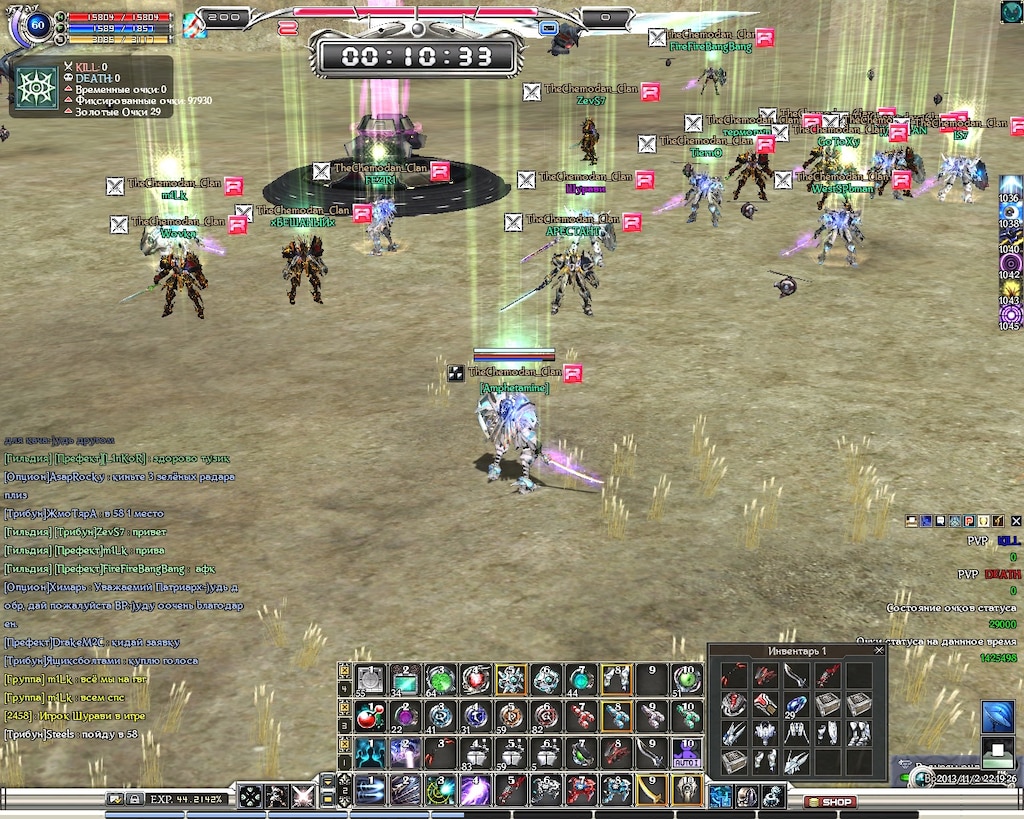1024x819 pixels.
Task: Use the teal monitor item stack of 34
Action: point(405,680)
